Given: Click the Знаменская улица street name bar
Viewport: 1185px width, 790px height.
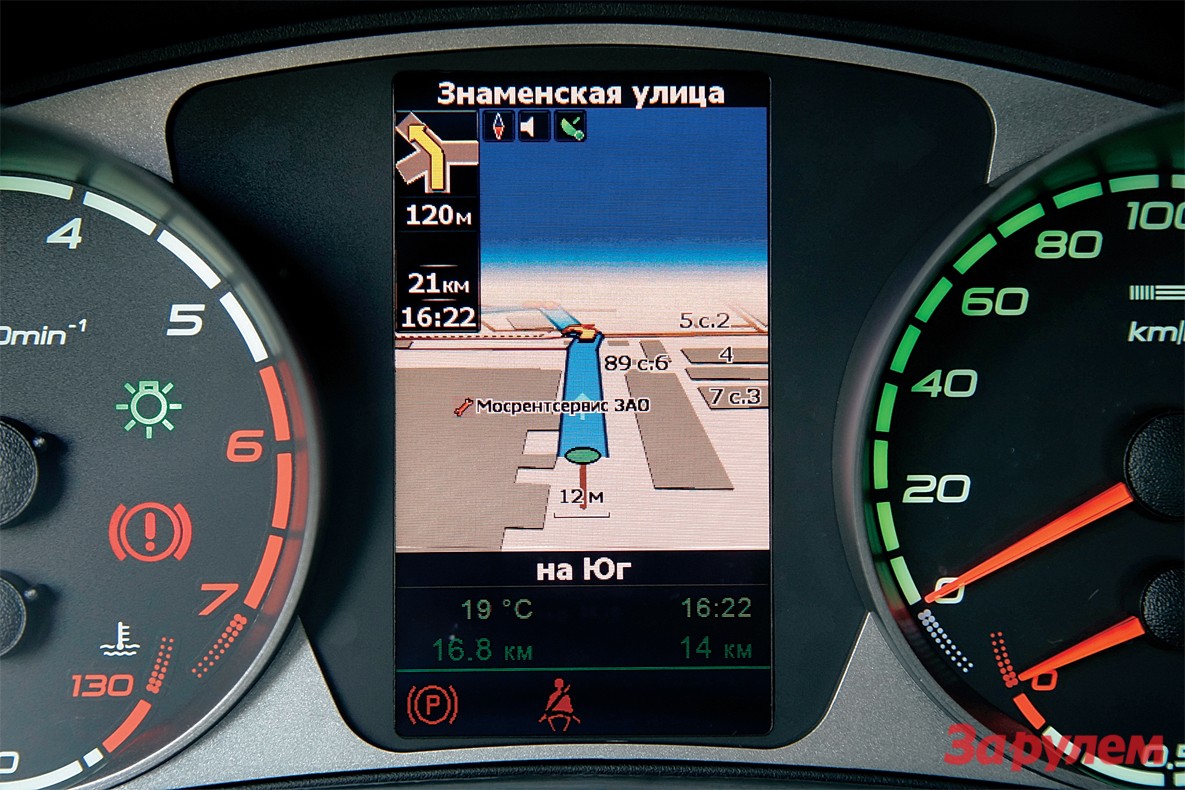Looking at the screenshot, I should click(581, 94).
